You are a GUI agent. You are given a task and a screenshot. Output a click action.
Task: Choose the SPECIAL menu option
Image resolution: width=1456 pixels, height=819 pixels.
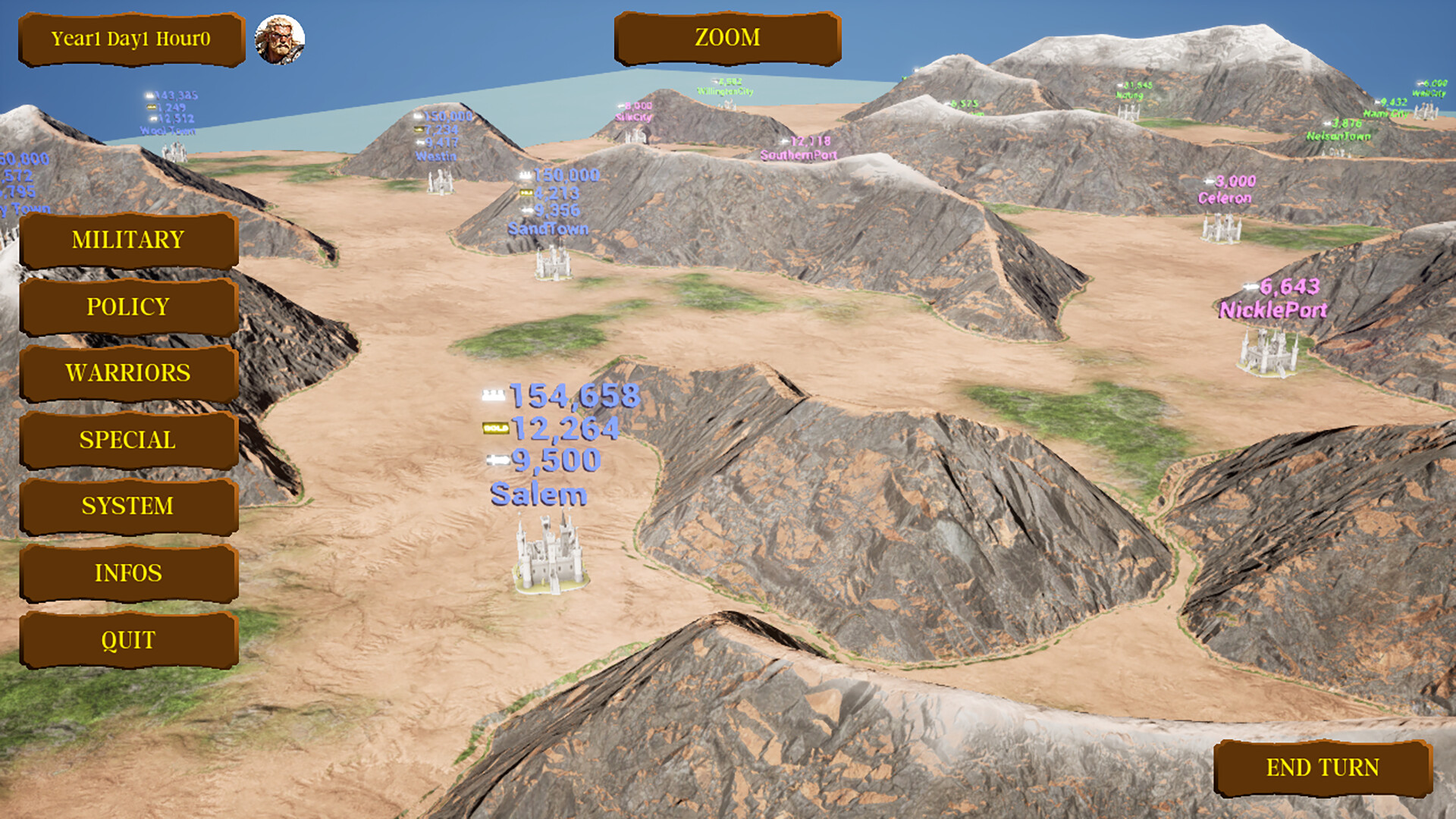128,440
